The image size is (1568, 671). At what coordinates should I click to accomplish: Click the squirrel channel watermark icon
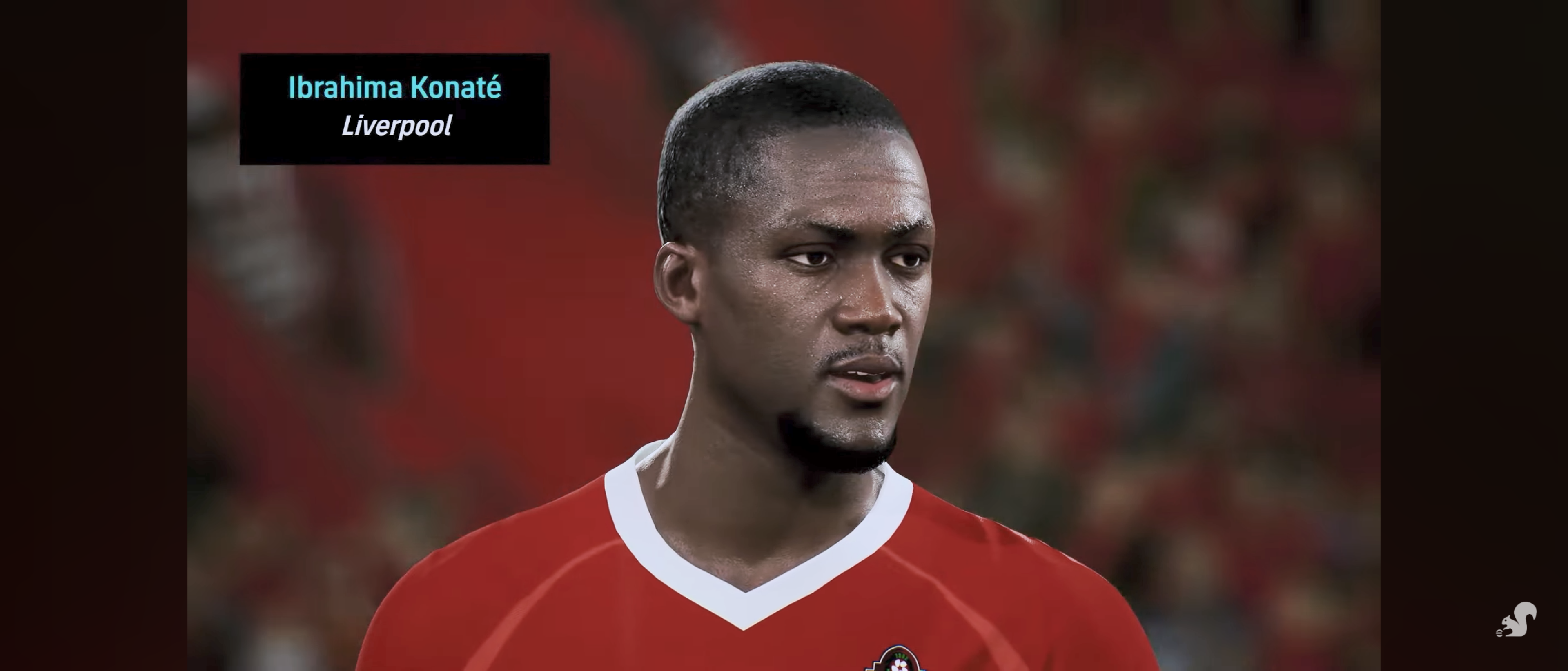point(1516,620)
